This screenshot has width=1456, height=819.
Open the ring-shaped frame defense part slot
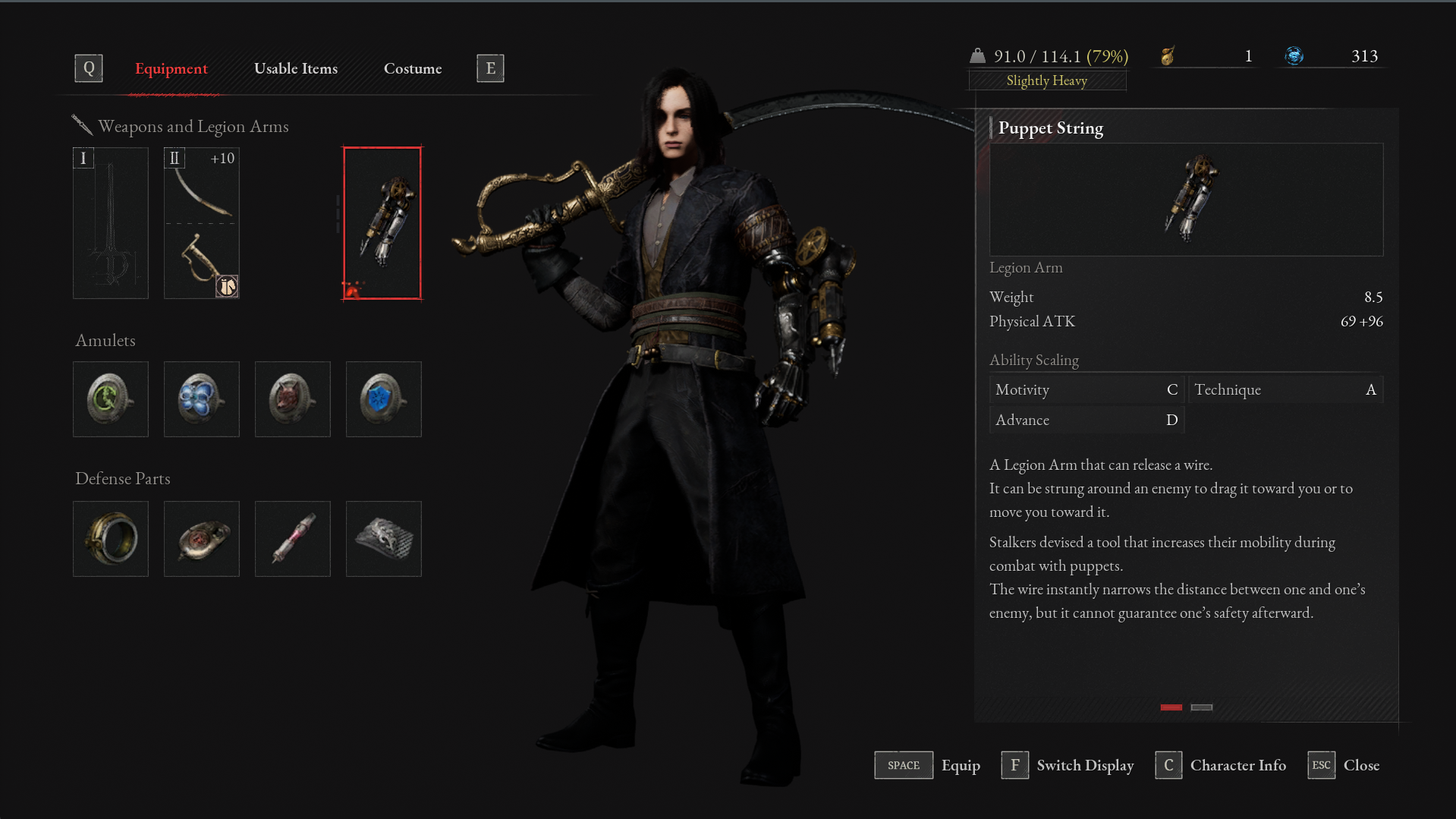(111, 539)
